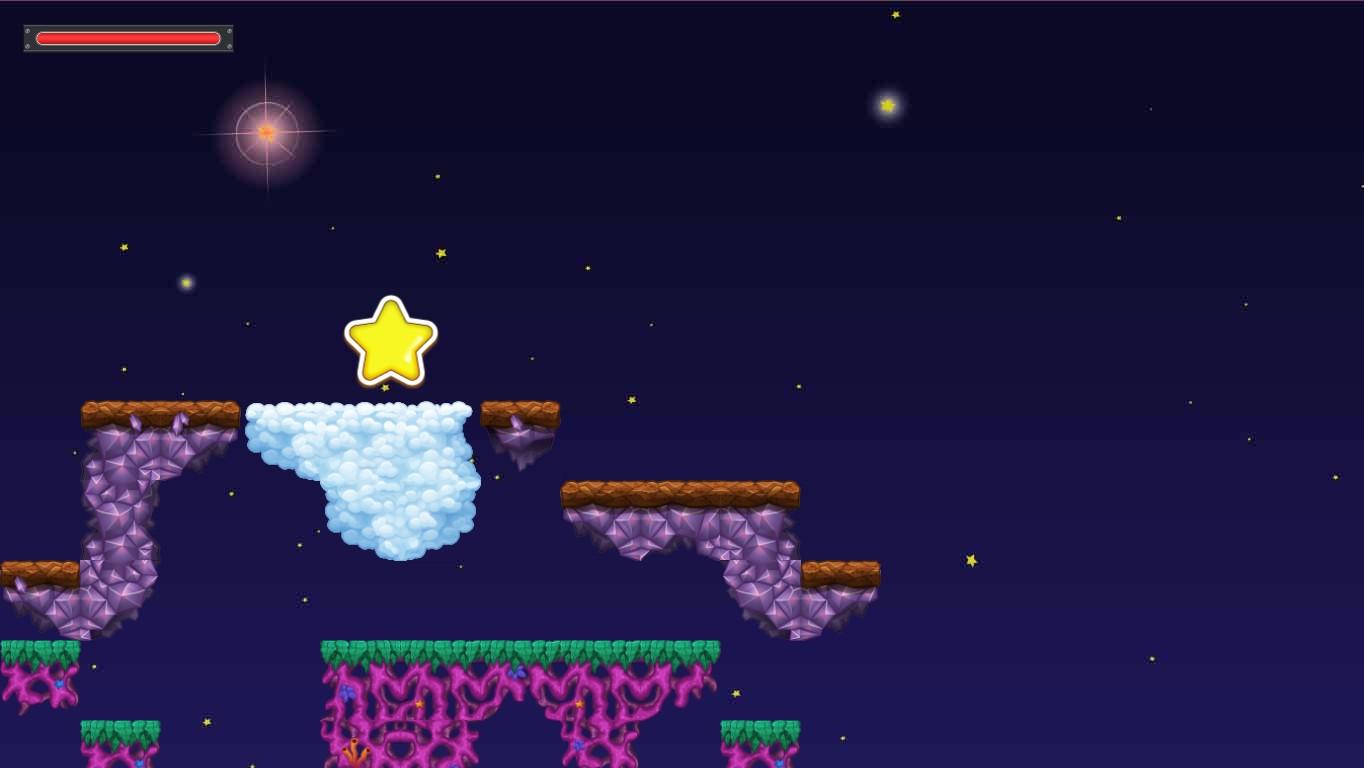Click the orange coral plant at the bottom left
This screenshot has width=1364, height=768.
[x=355, y=751]
